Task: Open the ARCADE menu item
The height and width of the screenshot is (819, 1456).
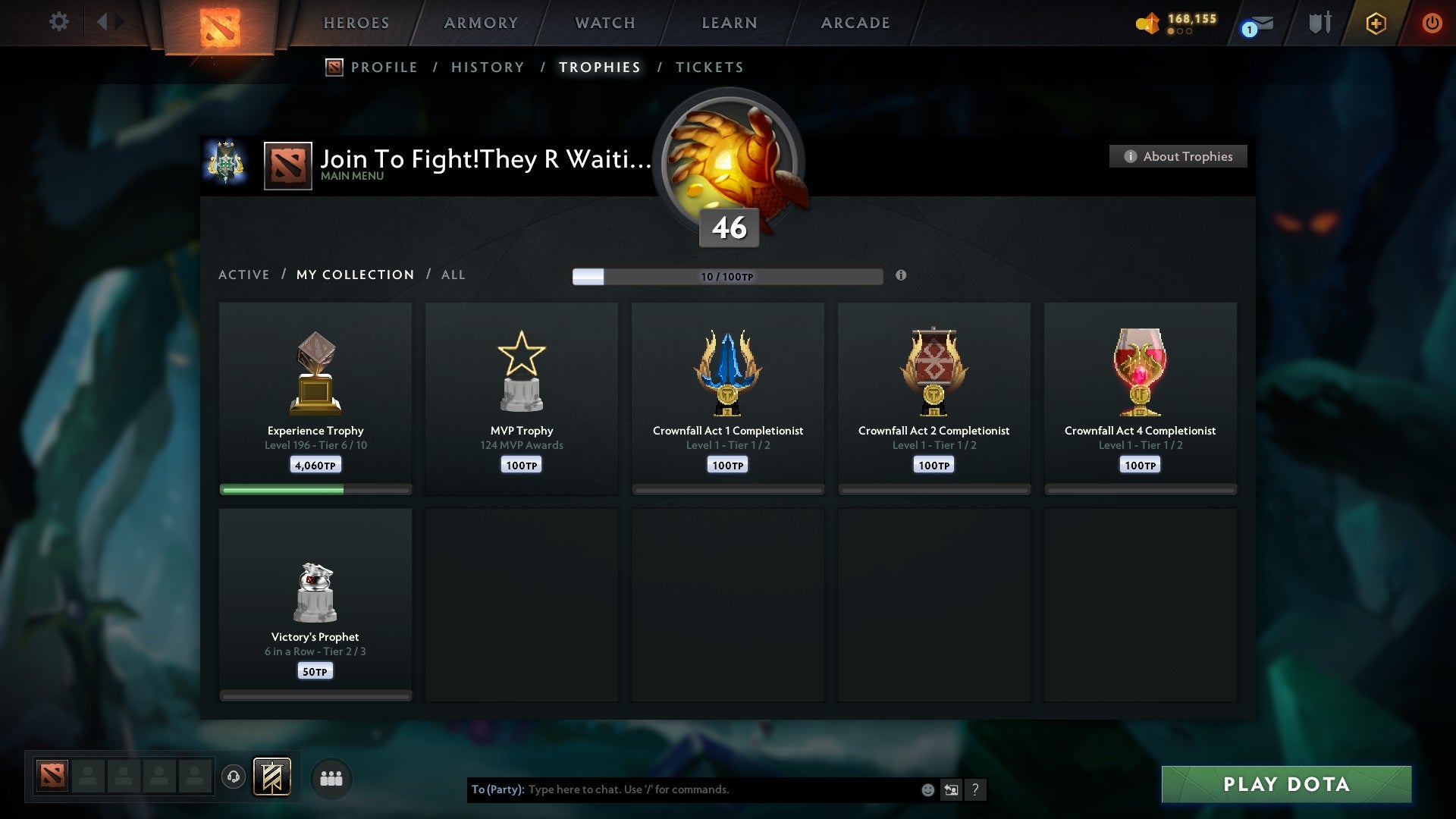Action: [x=855, y=23]
